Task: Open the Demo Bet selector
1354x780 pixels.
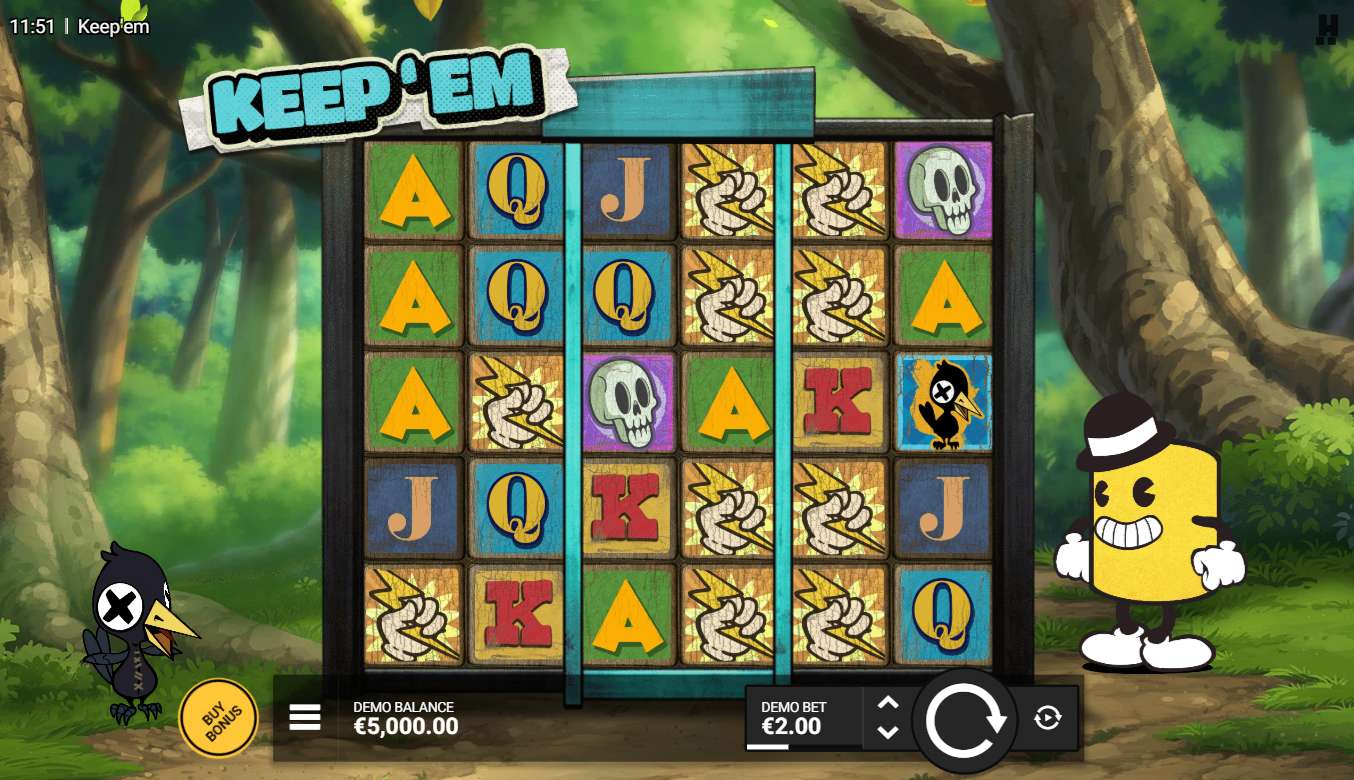Action: 802,718
